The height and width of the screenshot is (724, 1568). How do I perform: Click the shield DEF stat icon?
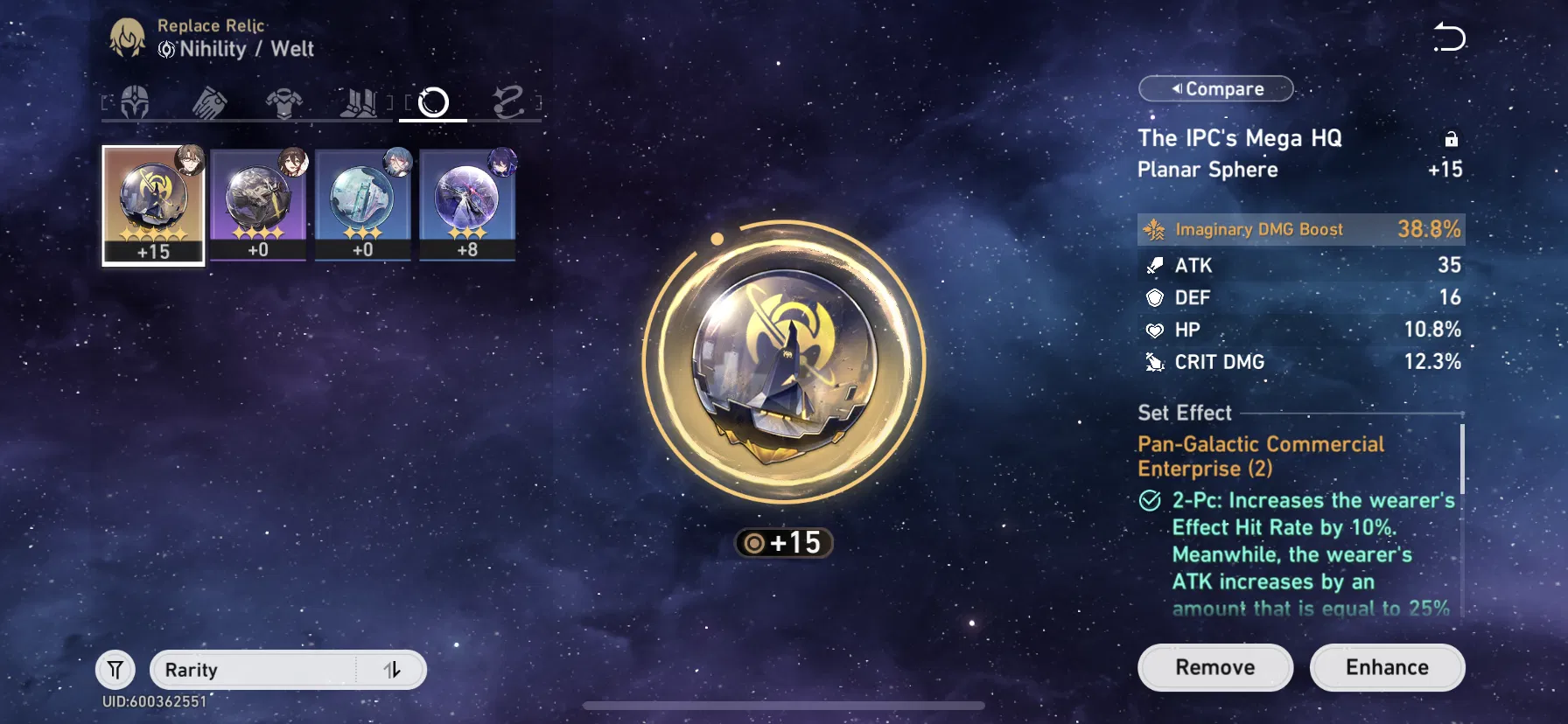click(1157, 297)
